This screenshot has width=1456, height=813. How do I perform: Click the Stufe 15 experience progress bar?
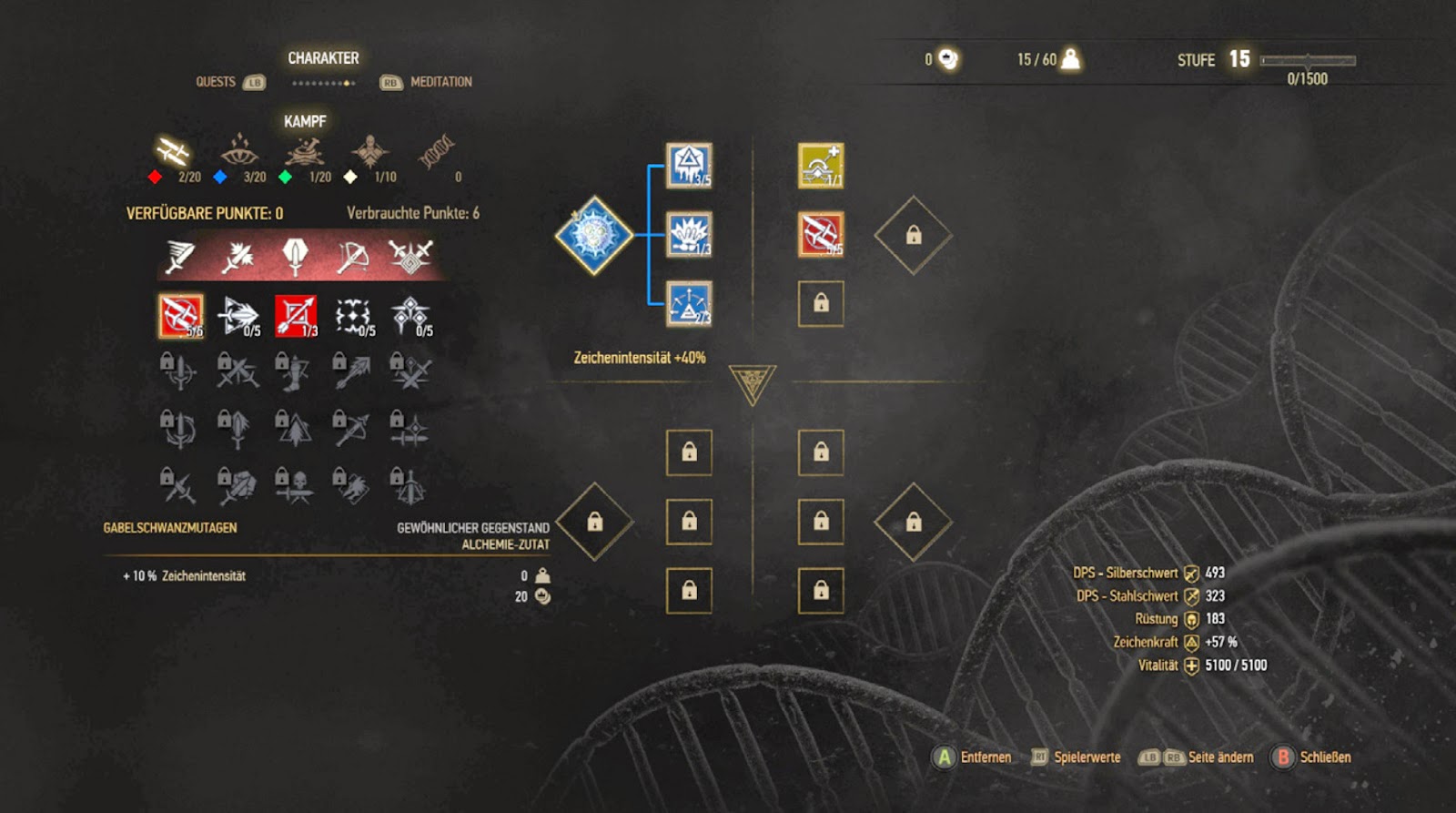1306,58
